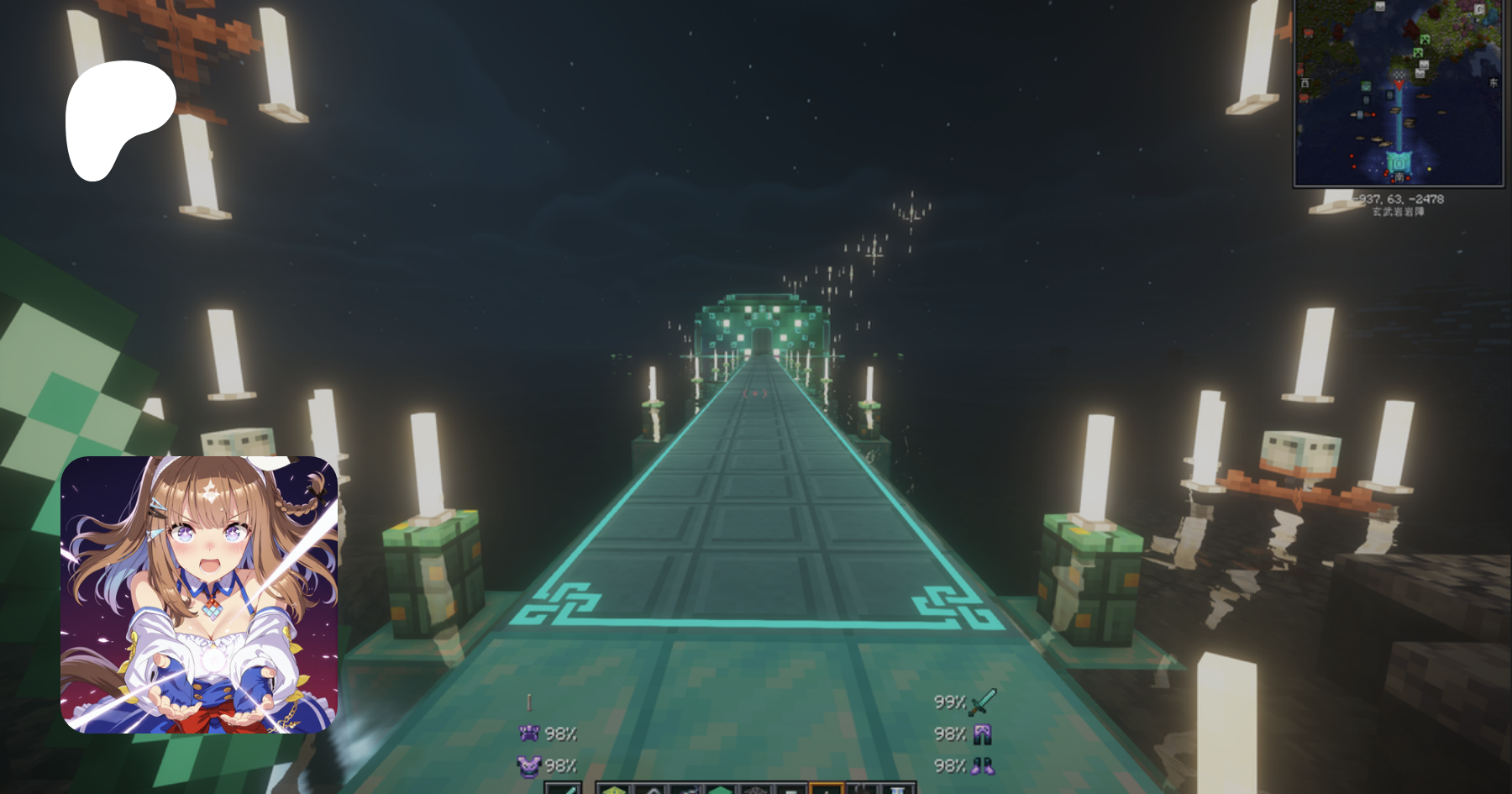This screenshot has width=1512, height=794.
Task: Choose the purple boots armor icon
Action: coord(982,765)
